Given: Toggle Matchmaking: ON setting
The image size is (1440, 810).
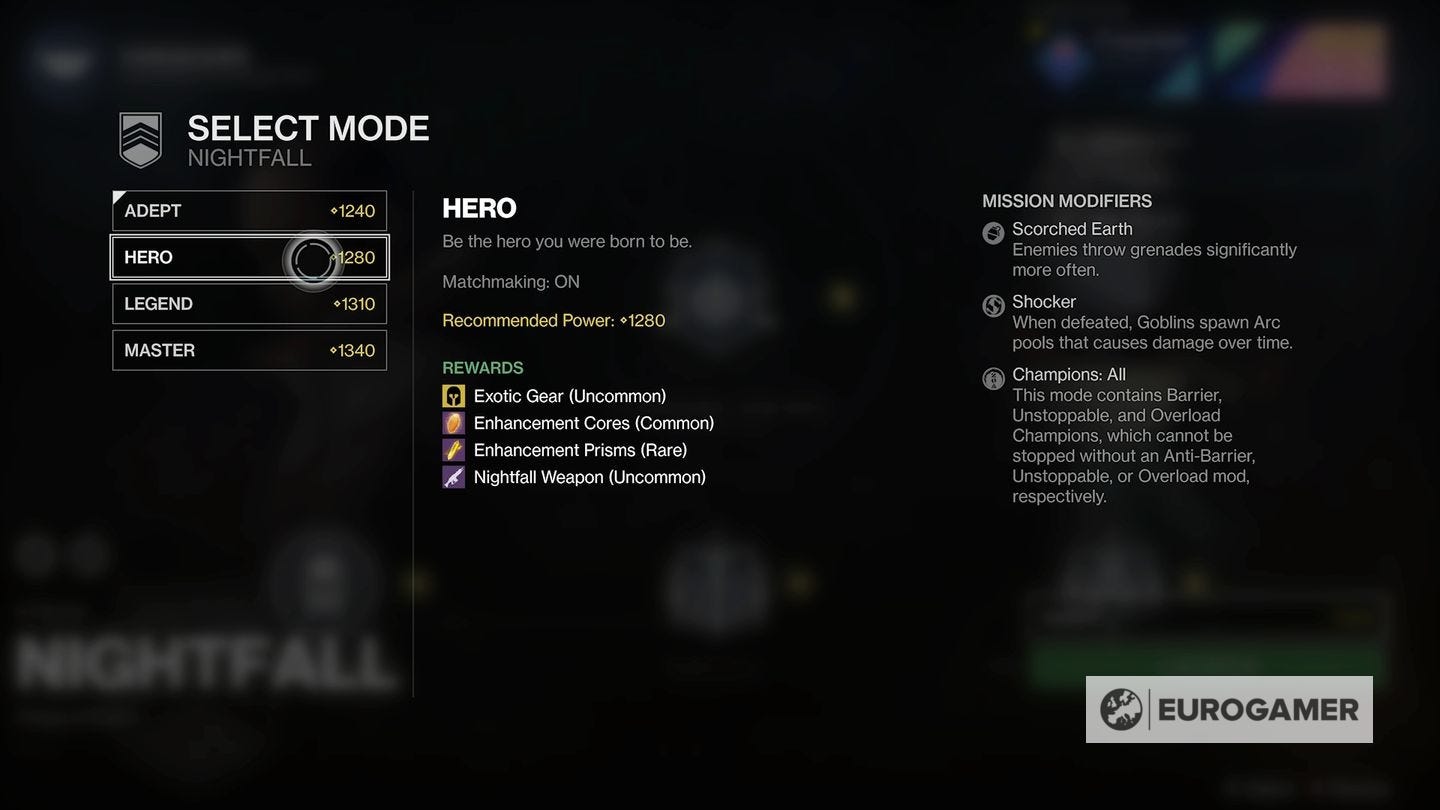Looking at the screenshot, I should pos(511,281).
